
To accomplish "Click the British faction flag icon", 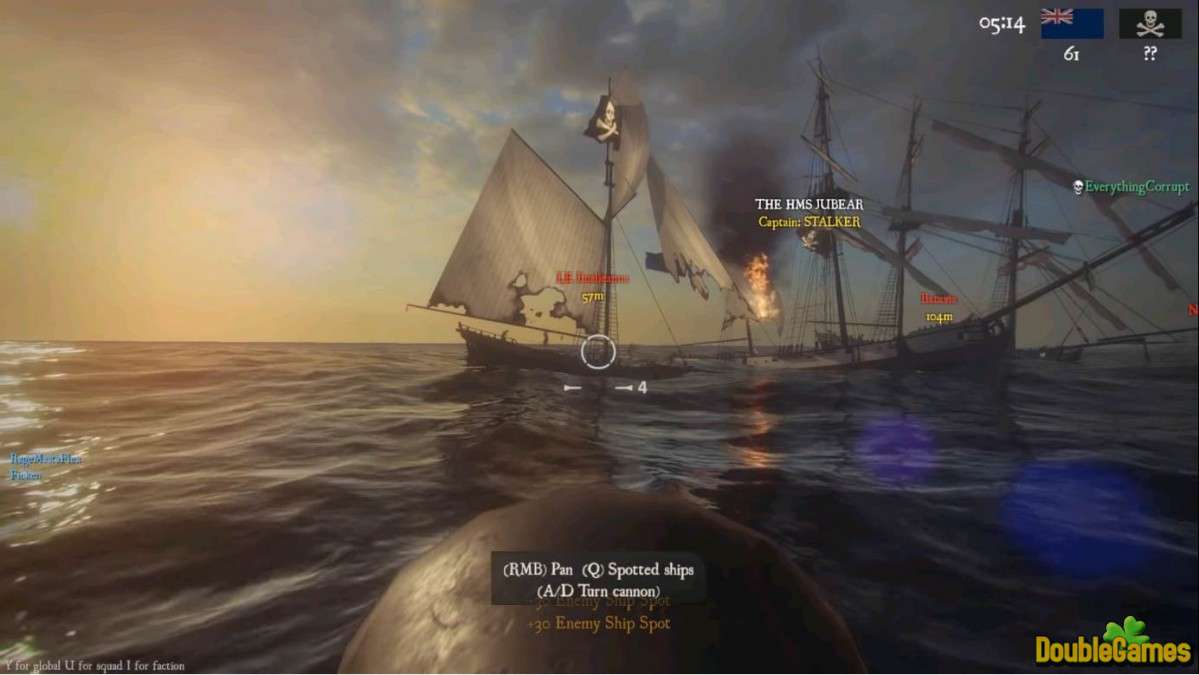I will click(x=1071, y=23).
